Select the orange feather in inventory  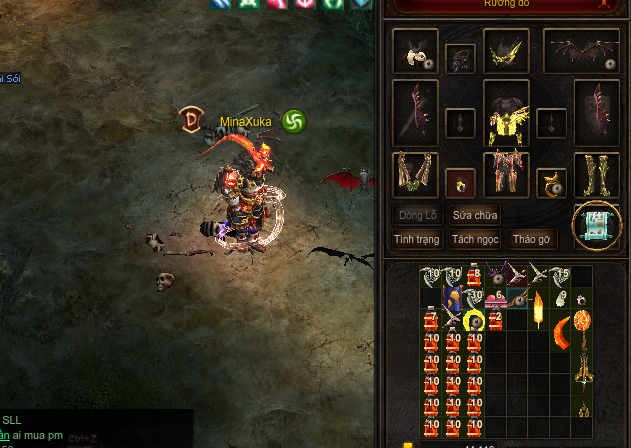[x=540, y=310]
